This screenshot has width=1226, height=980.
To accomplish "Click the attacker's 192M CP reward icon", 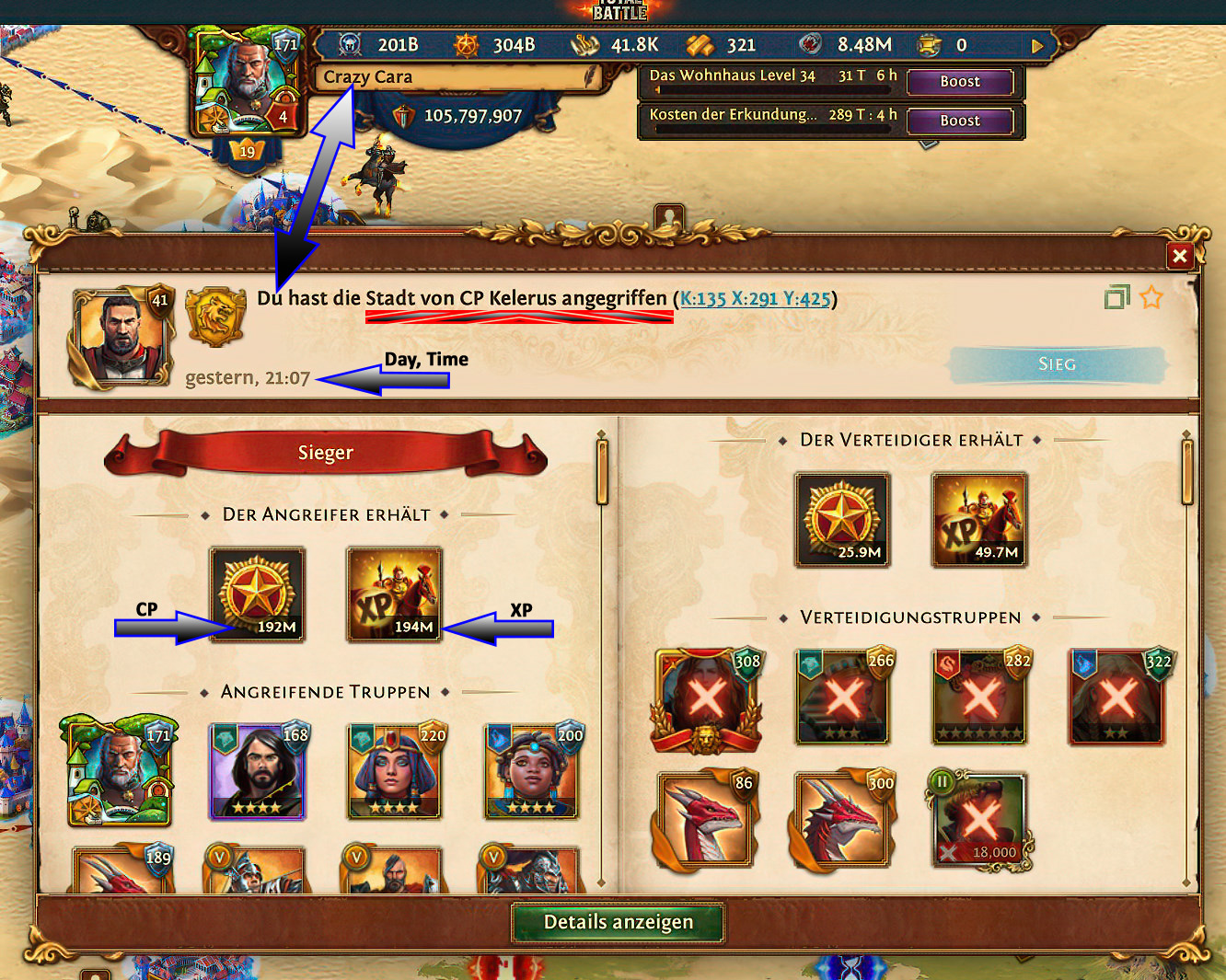I will click(258, 594).
